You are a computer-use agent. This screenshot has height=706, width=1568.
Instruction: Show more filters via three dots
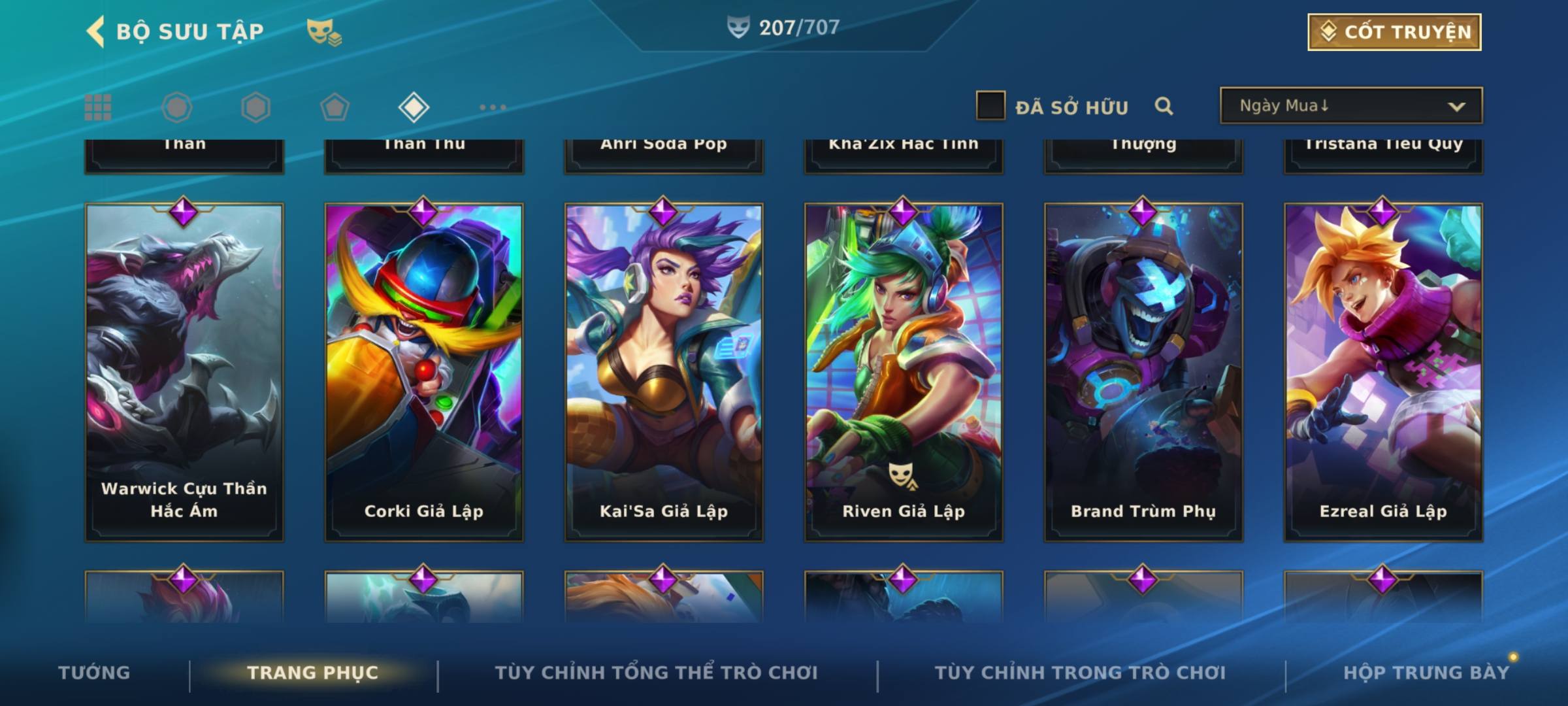(493, 107)
